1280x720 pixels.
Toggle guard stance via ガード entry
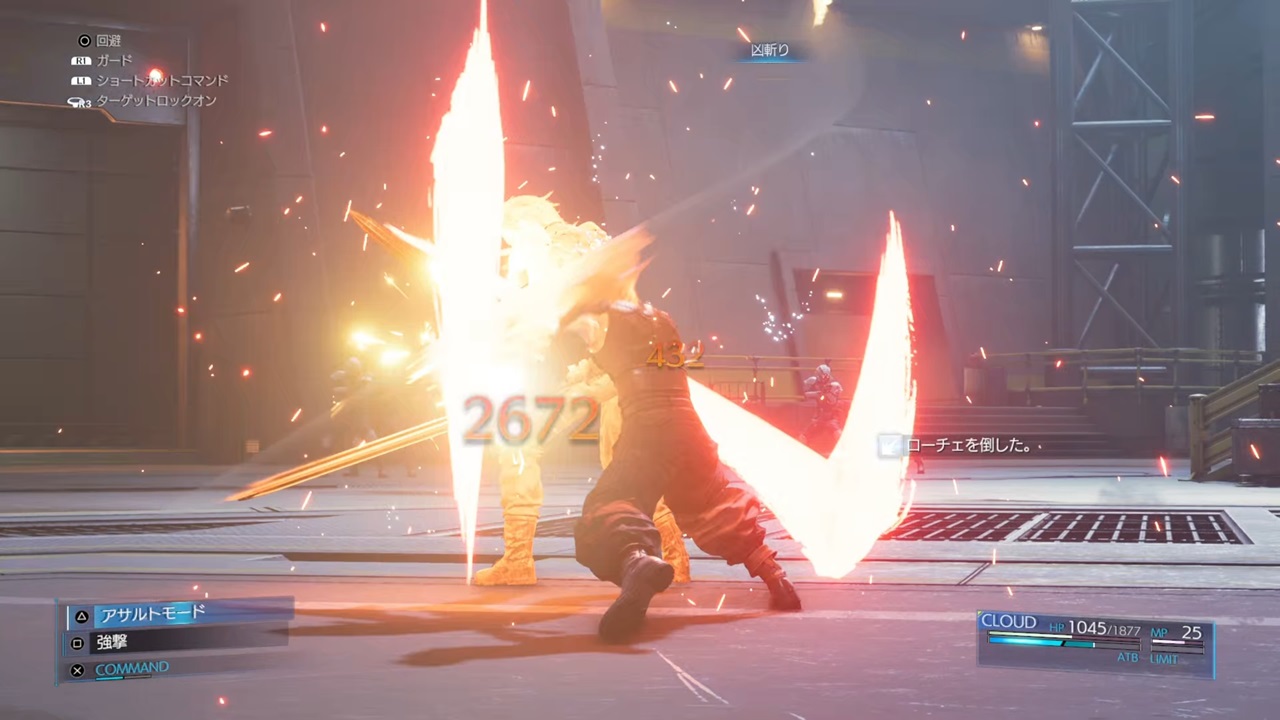pos(113,60)
